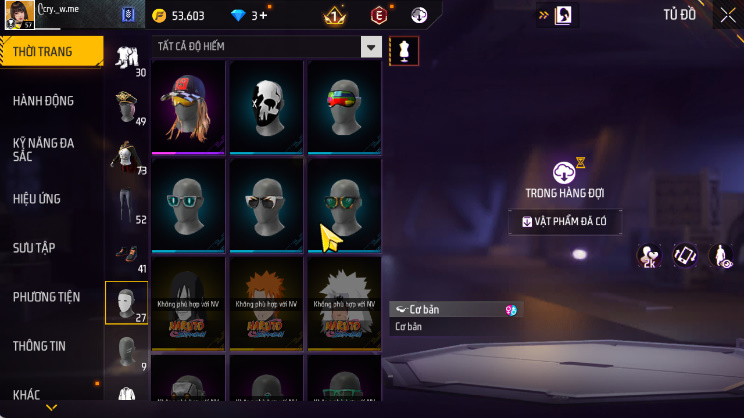Switch to Hành Động category
This screenshot has height=418, width=744.
[x=43, y=101]
